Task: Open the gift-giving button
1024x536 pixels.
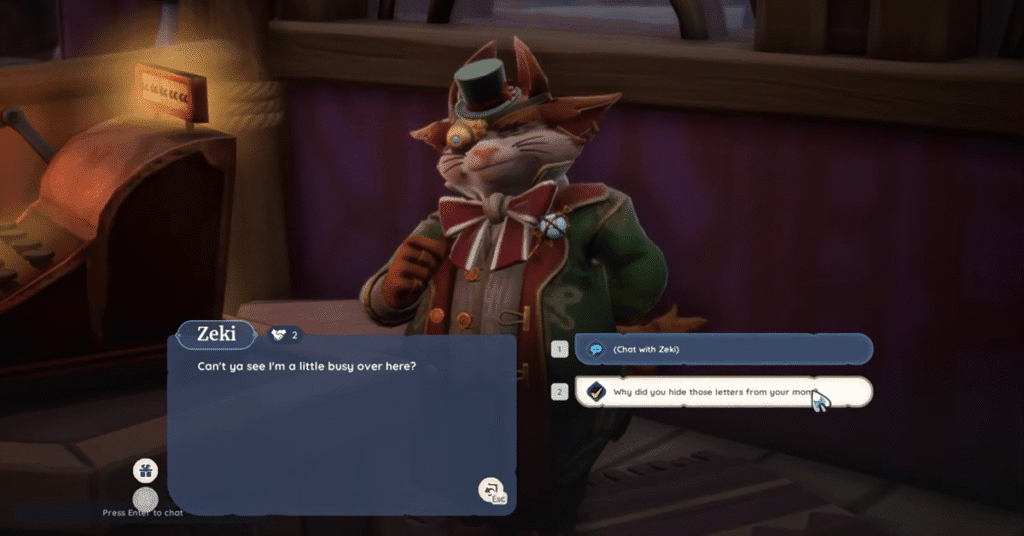Action: [x=145, y=470]
